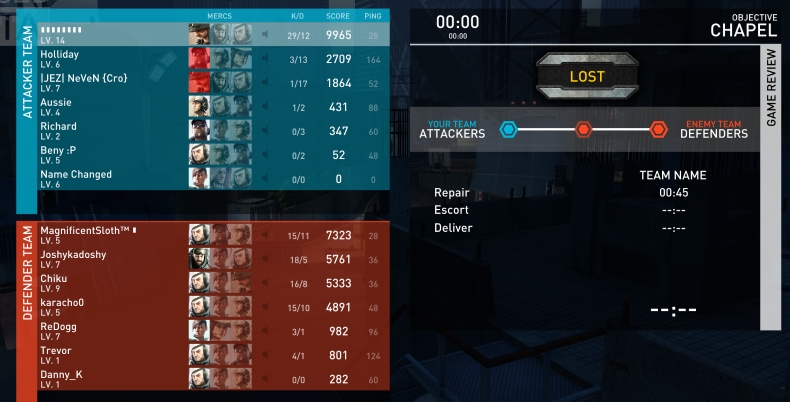Select Chiku's scoreboard row
The height and width of the screenshot is (402, 790).
point(112,283)
